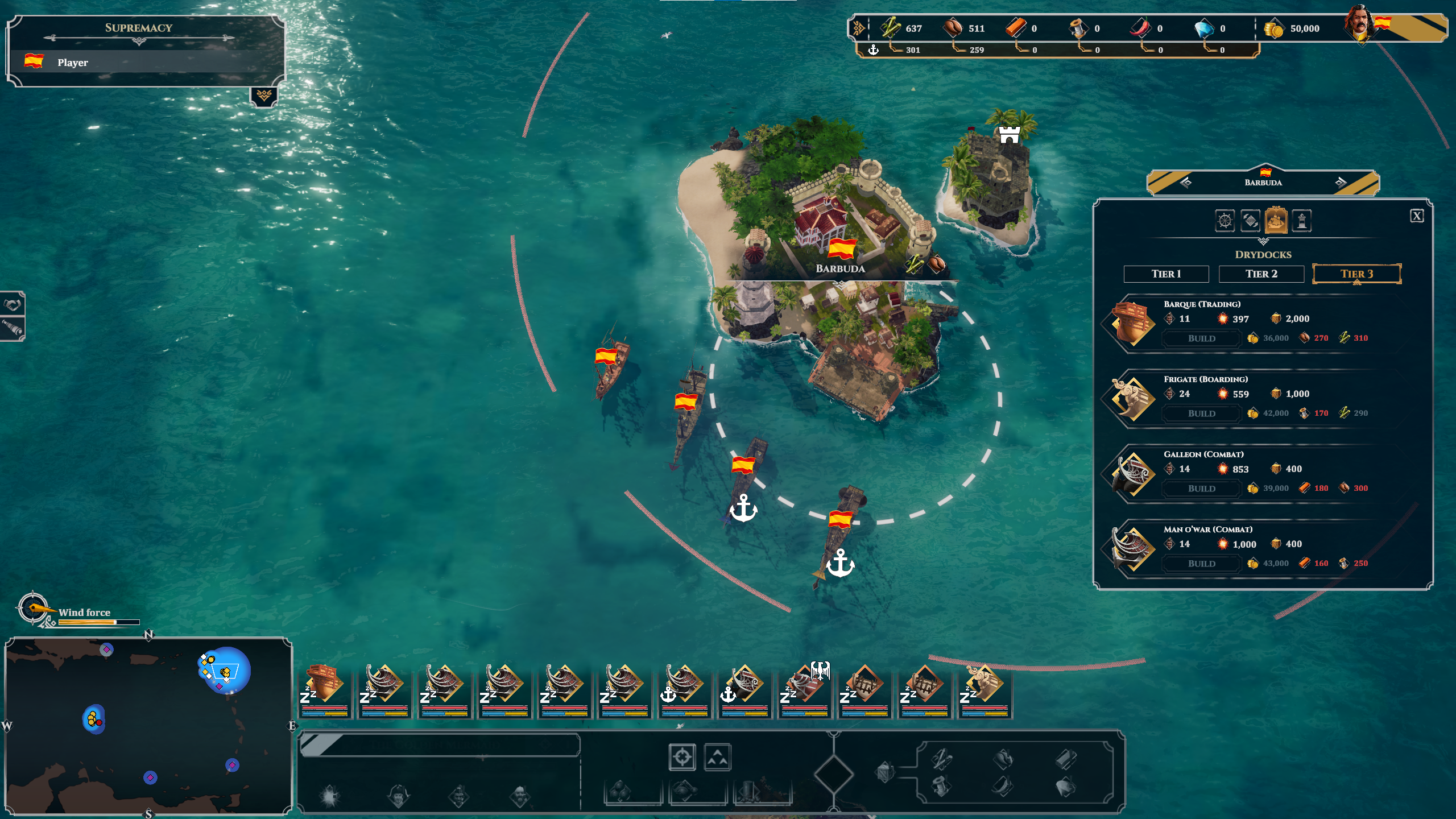The image size is (1456, 819).
Task: Select the eagle-marked ship in the fleet bar
Action: click(x=805, y=689)
